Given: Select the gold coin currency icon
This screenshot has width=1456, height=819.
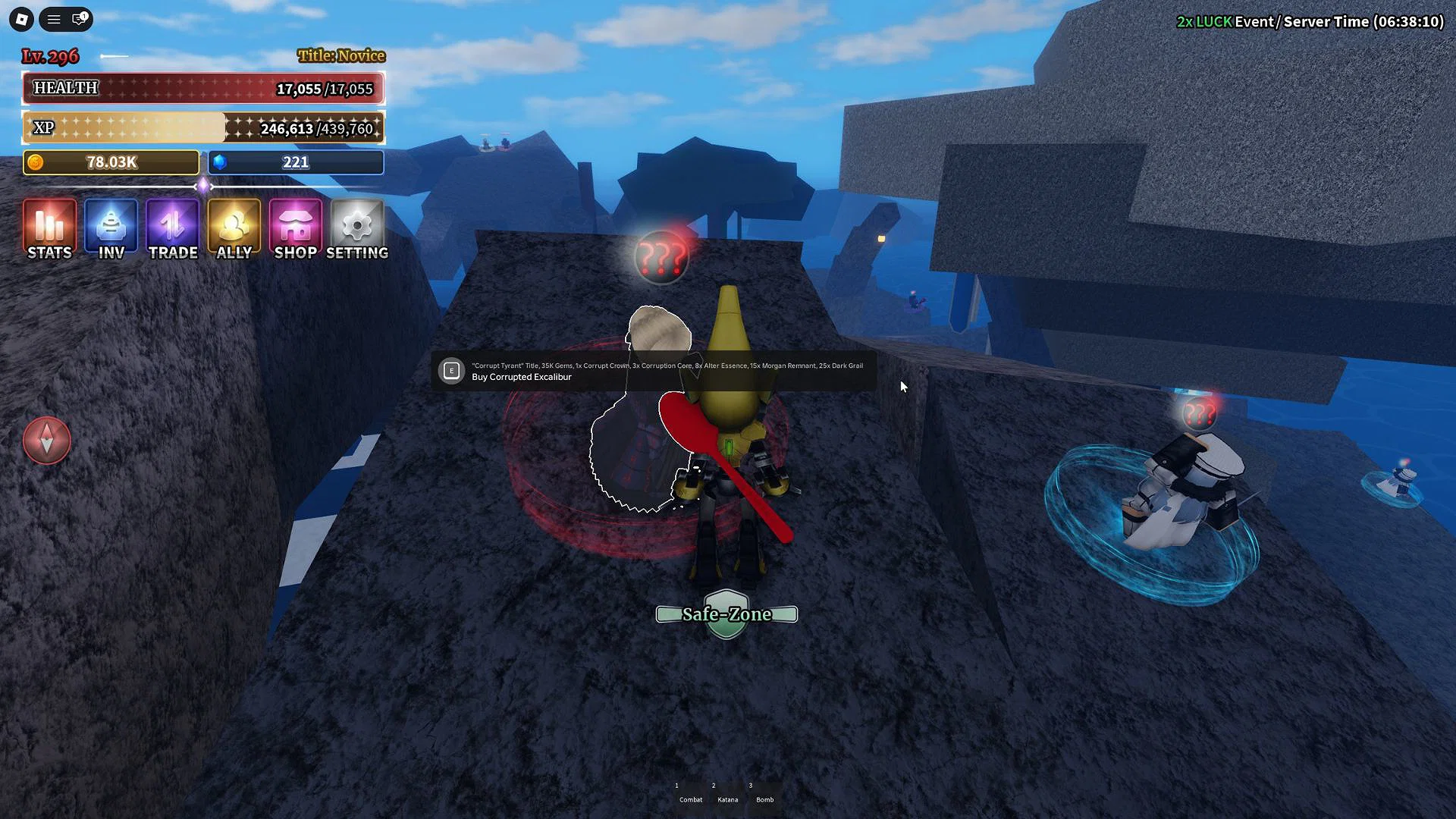Looking at the screenshot, I should [x=36, y=162].
